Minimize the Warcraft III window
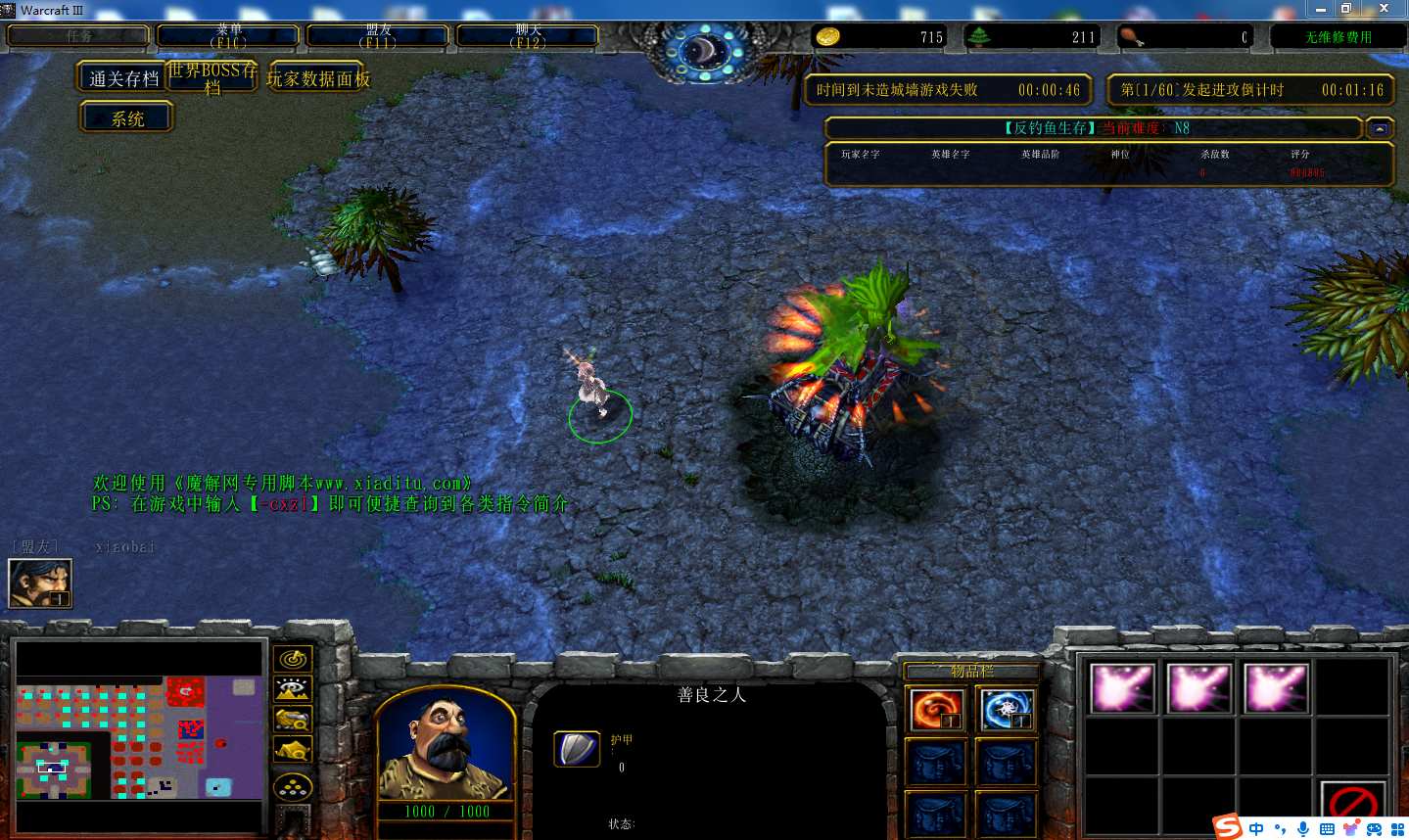The height and width of the screenshot is (840, 1409). coord(1321,9)
